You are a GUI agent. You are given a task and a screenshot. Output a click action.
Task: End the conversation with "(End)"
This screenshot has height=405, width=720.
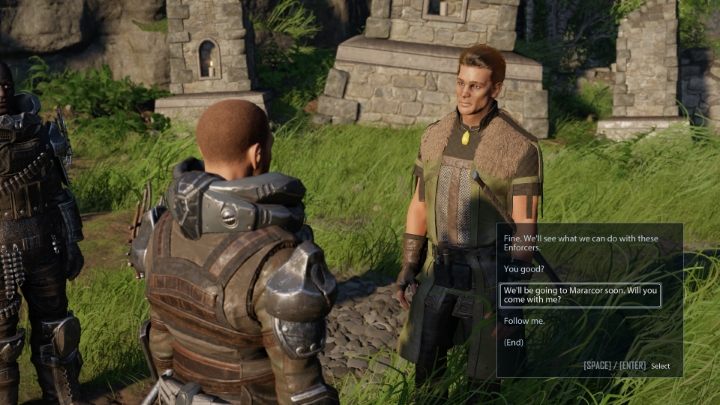[x=514, y=342]
